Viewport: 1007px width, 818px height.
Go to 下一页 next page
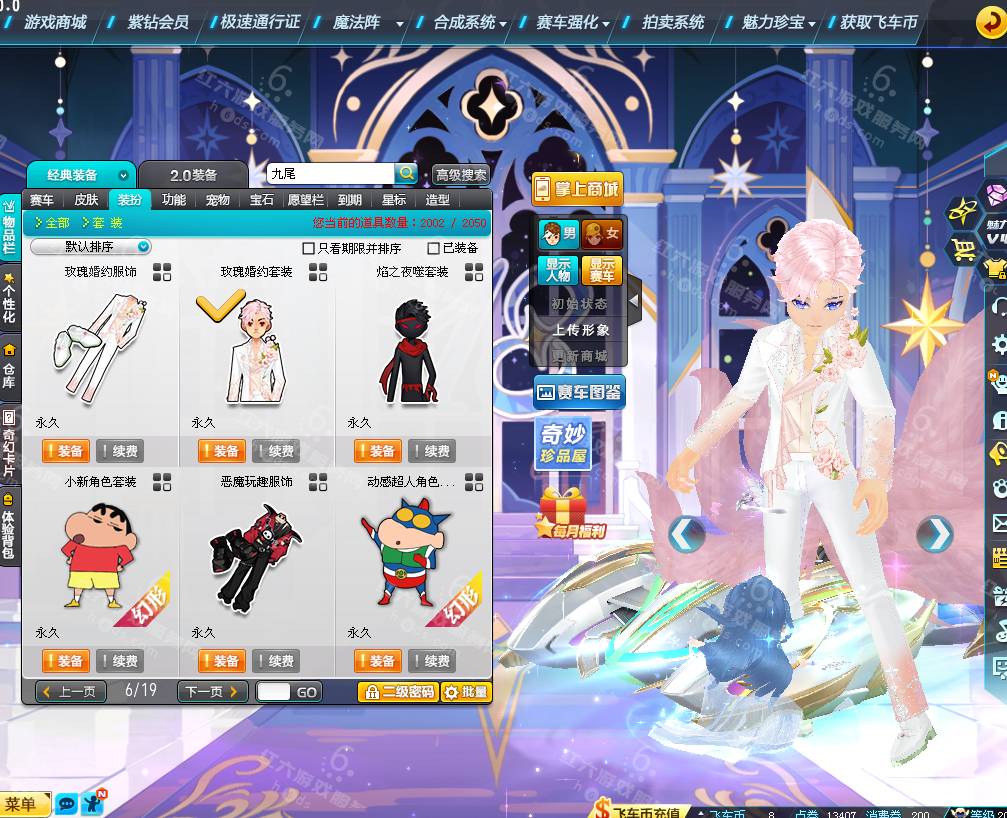pyautogui.click(x=212, y=691)
